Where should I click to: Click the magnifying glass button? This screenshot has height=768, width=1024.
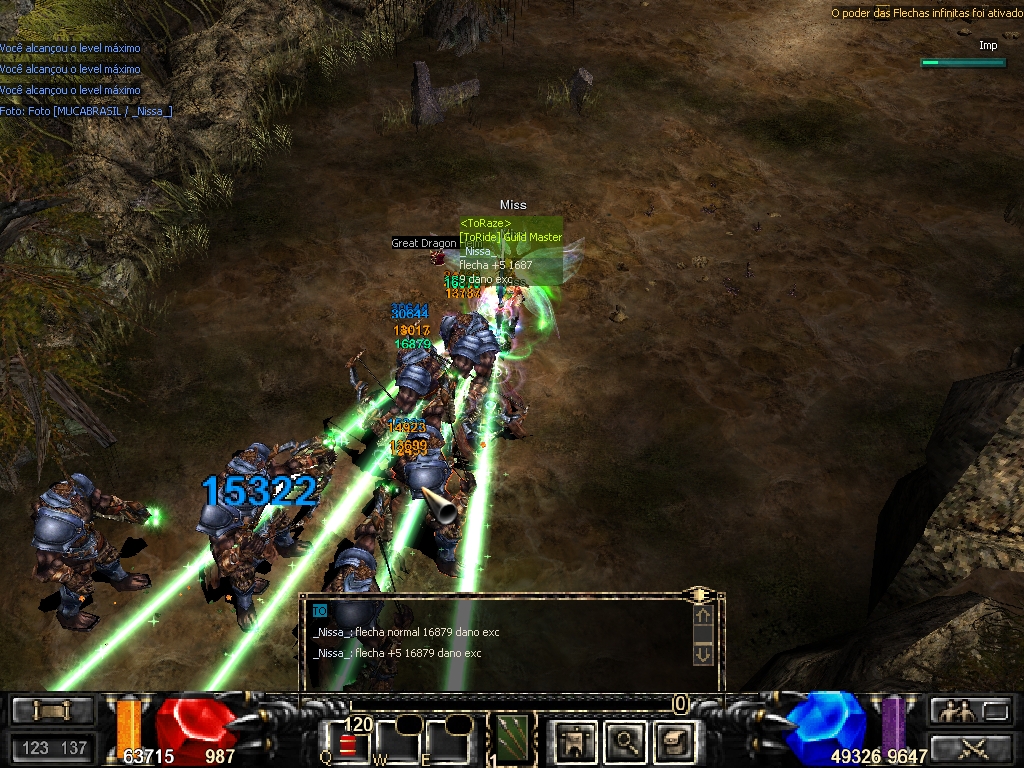point(626,740)
